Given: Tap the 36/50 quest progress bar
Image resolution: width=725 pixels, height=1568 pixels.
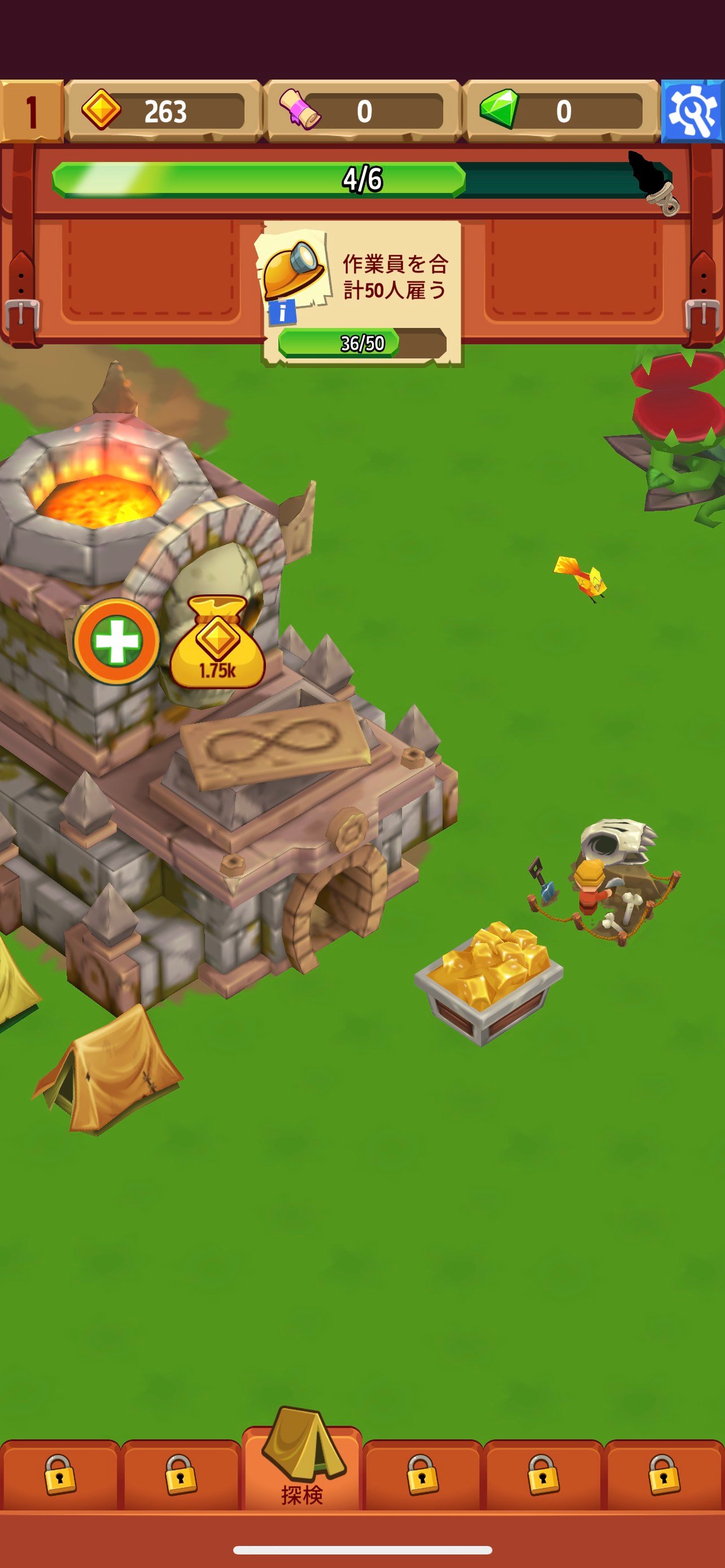Looking at the screenshot, I should coord(361,344).
